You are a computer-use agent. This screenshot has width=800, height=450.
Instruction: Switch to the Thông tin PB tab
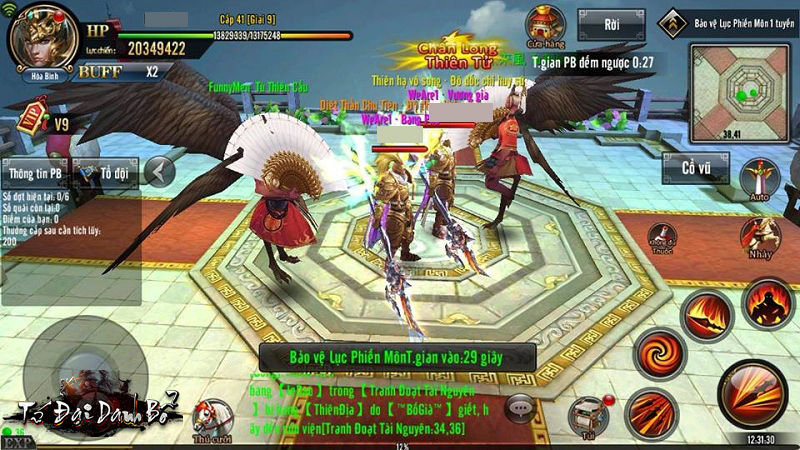[x=35, y=173]
